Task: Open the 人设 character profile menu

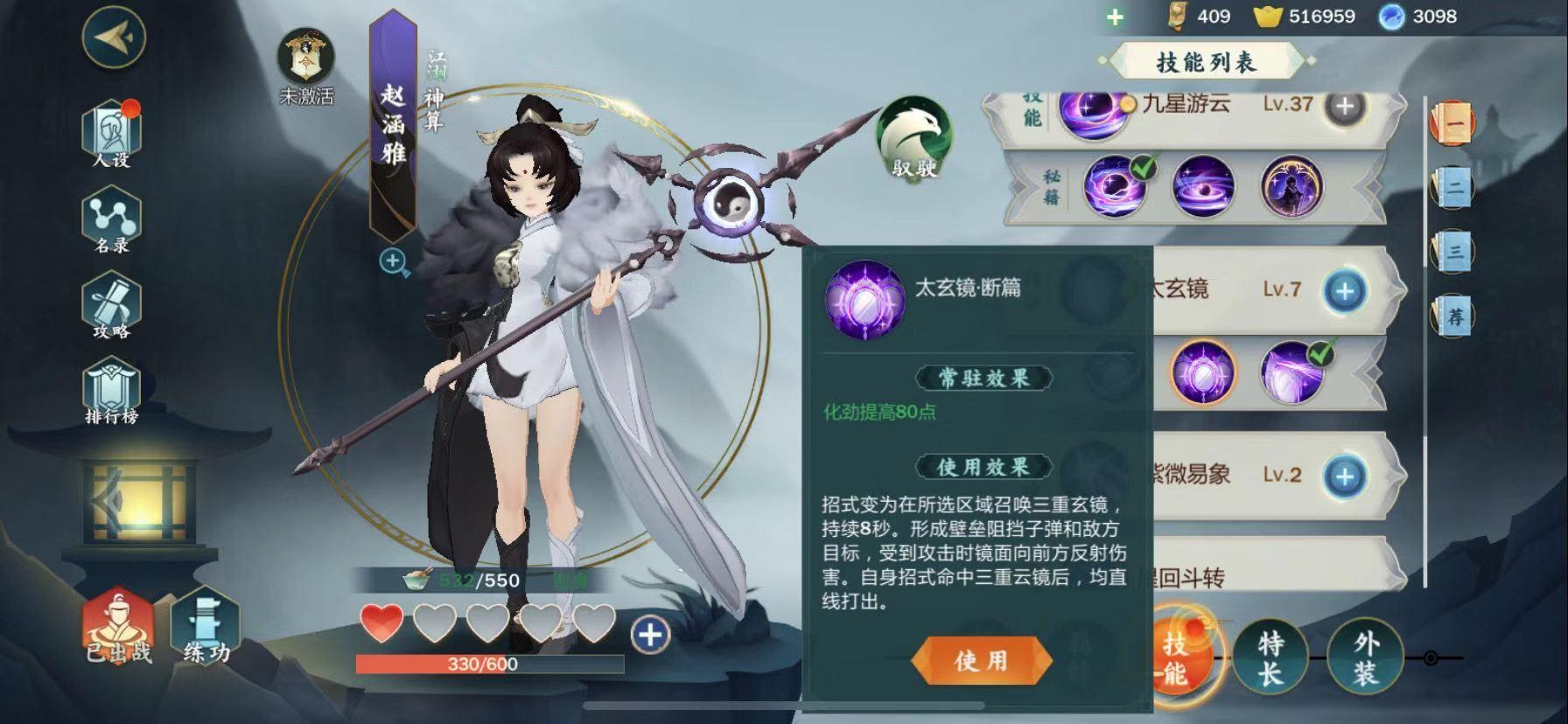Action: click(x=111, y=134)
